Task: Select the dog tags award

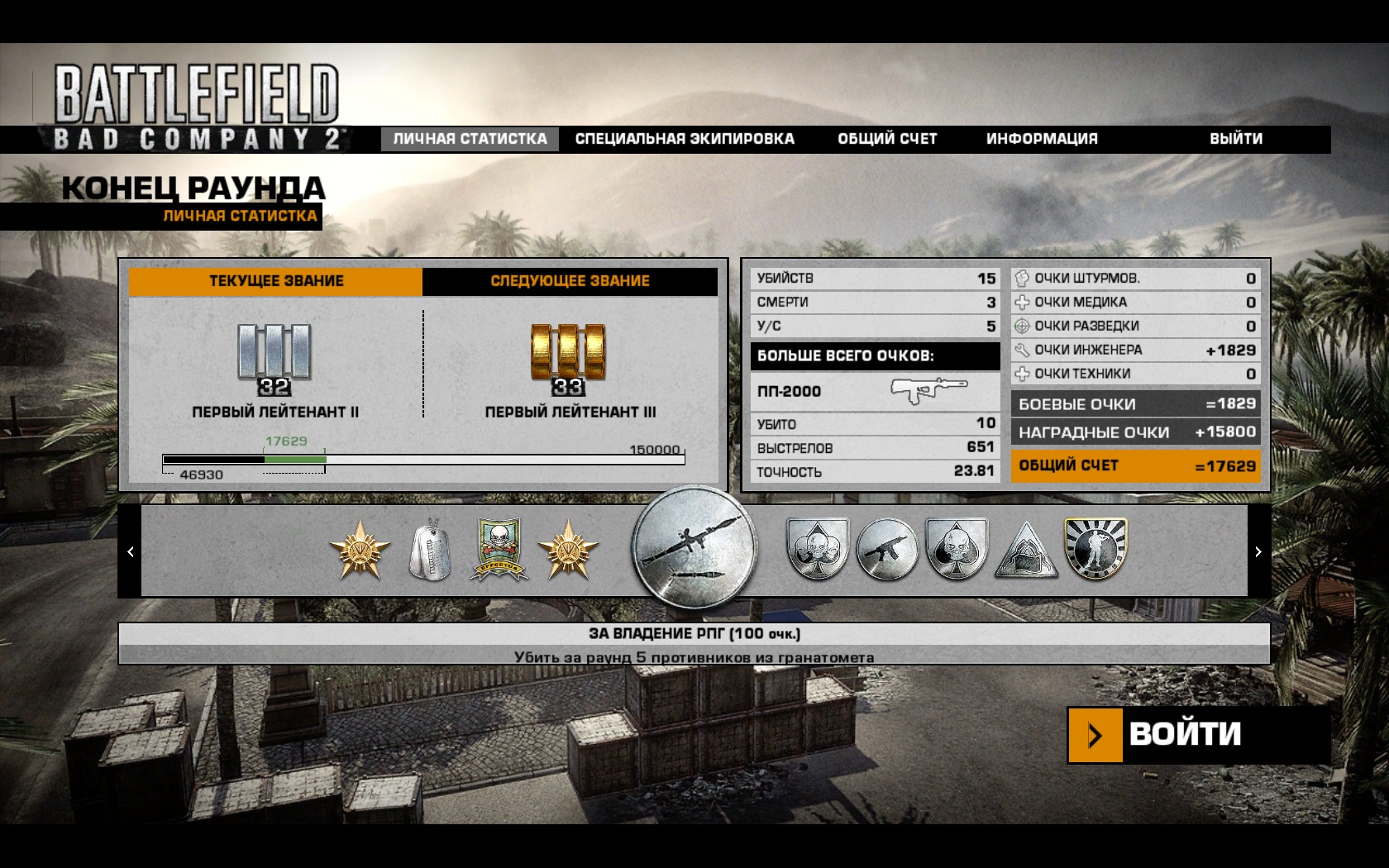Action: 430,550
